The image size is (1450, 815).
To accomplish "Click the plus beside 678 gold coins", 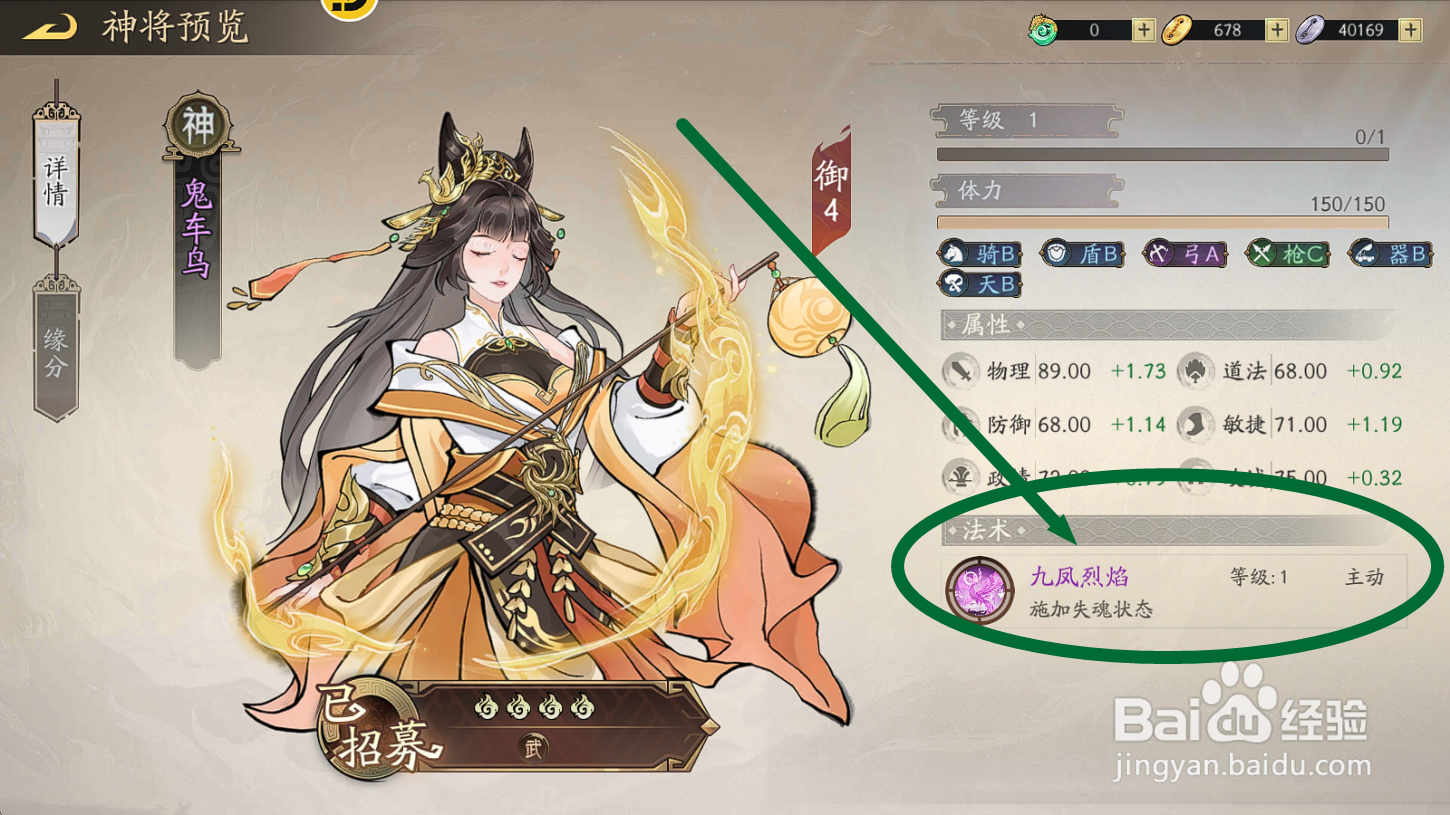I will tap(1276, 29).
